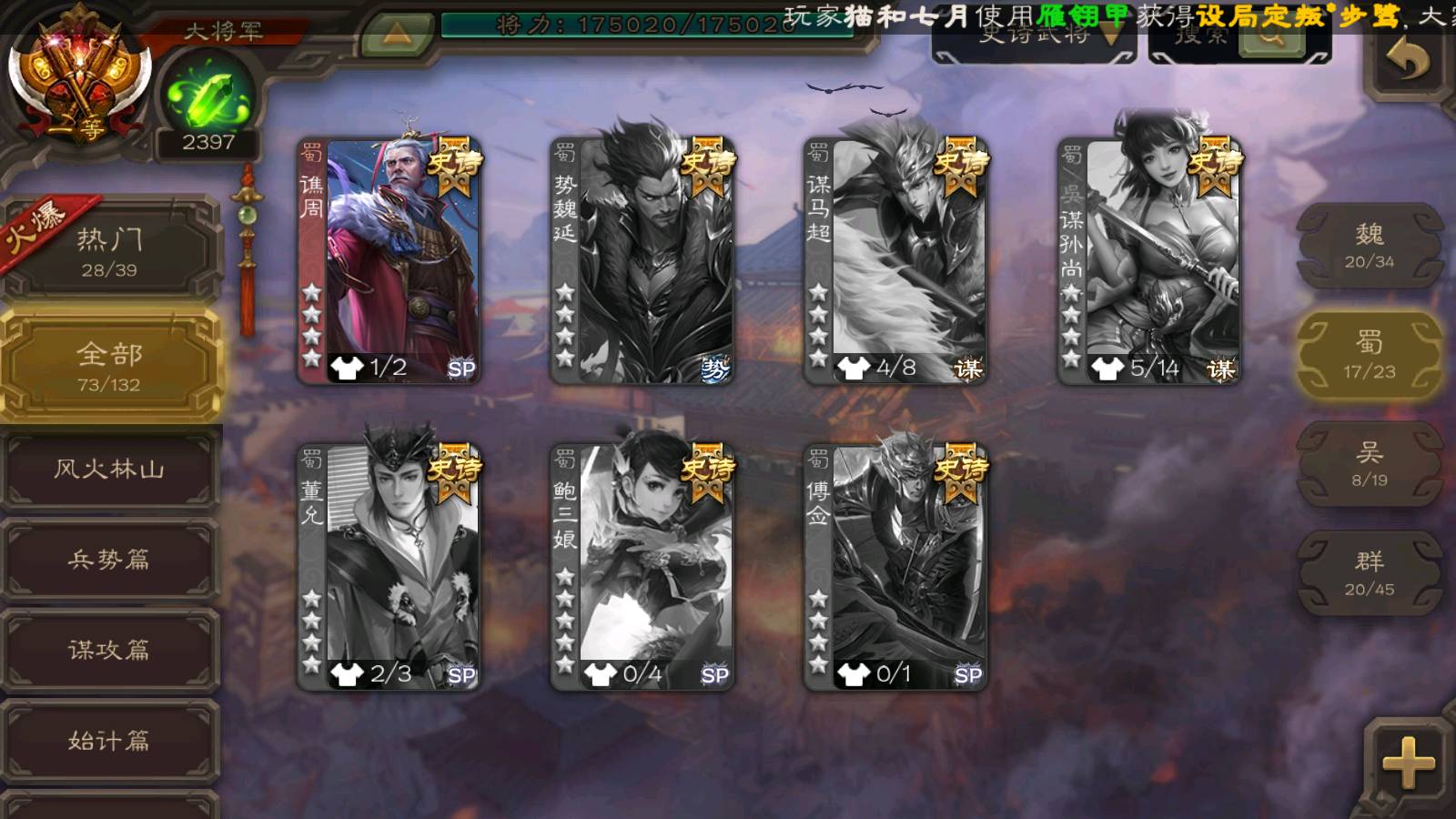Open the 谋马超 hero card
The height and width of the screenshot is (819, 1456).
pos(896,259)
